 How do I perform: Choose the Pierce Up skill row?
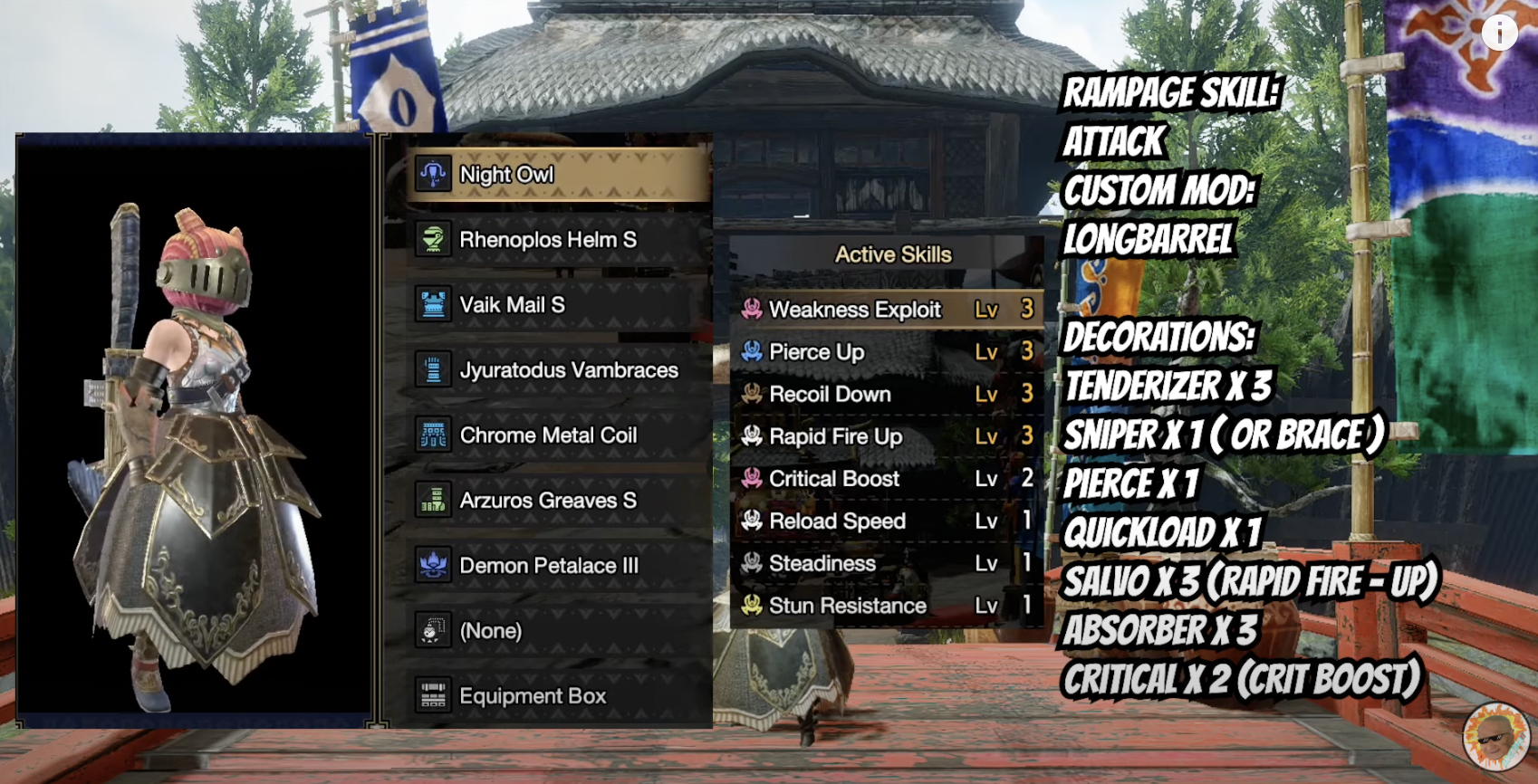(888, 351)
